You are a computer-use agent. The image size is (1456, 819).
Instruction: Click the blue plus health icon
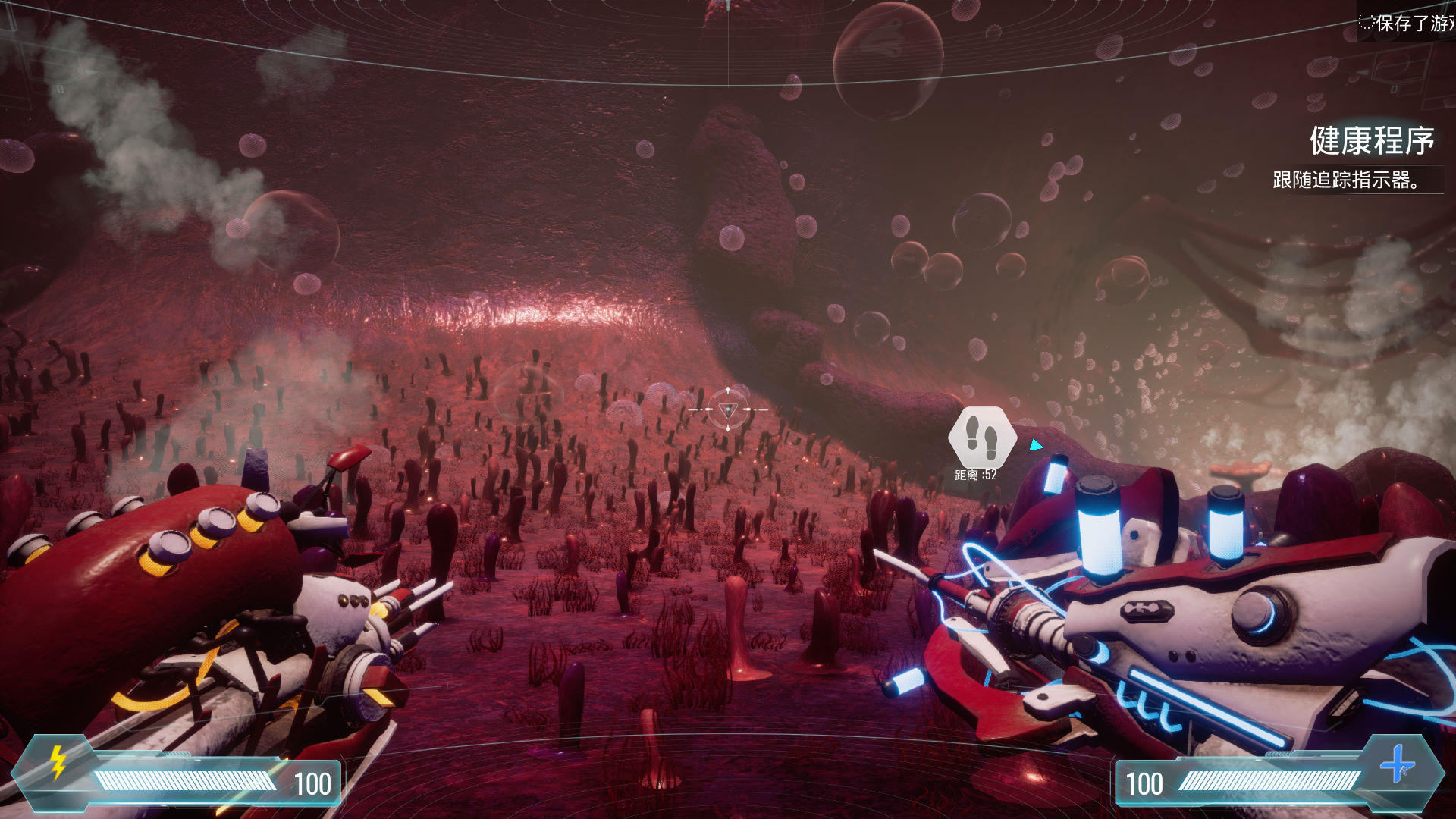click(x=1397, y=764)
